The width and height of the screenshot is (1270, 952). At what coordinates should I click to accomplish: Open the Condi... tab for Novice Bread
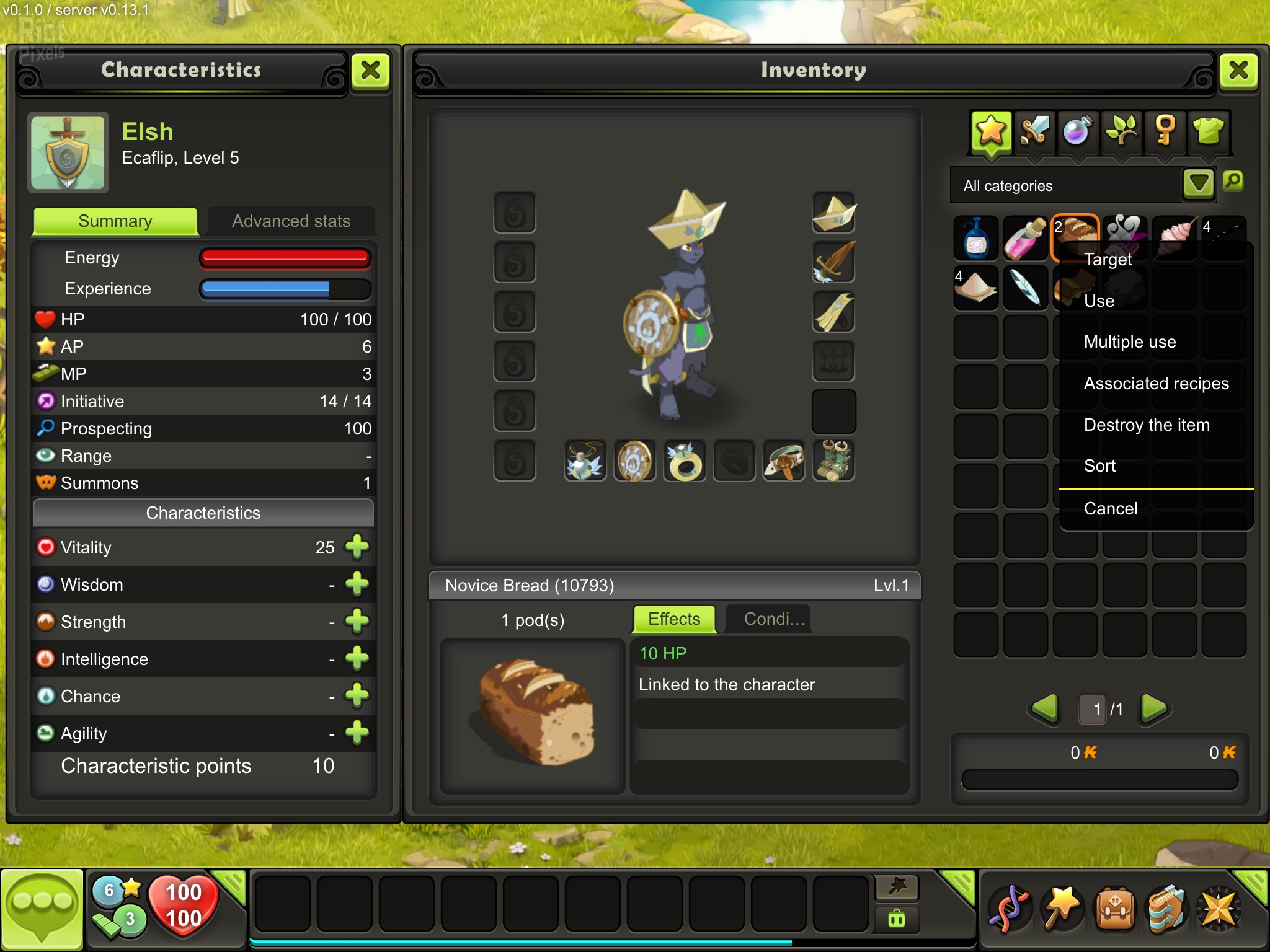pos(774,619)
